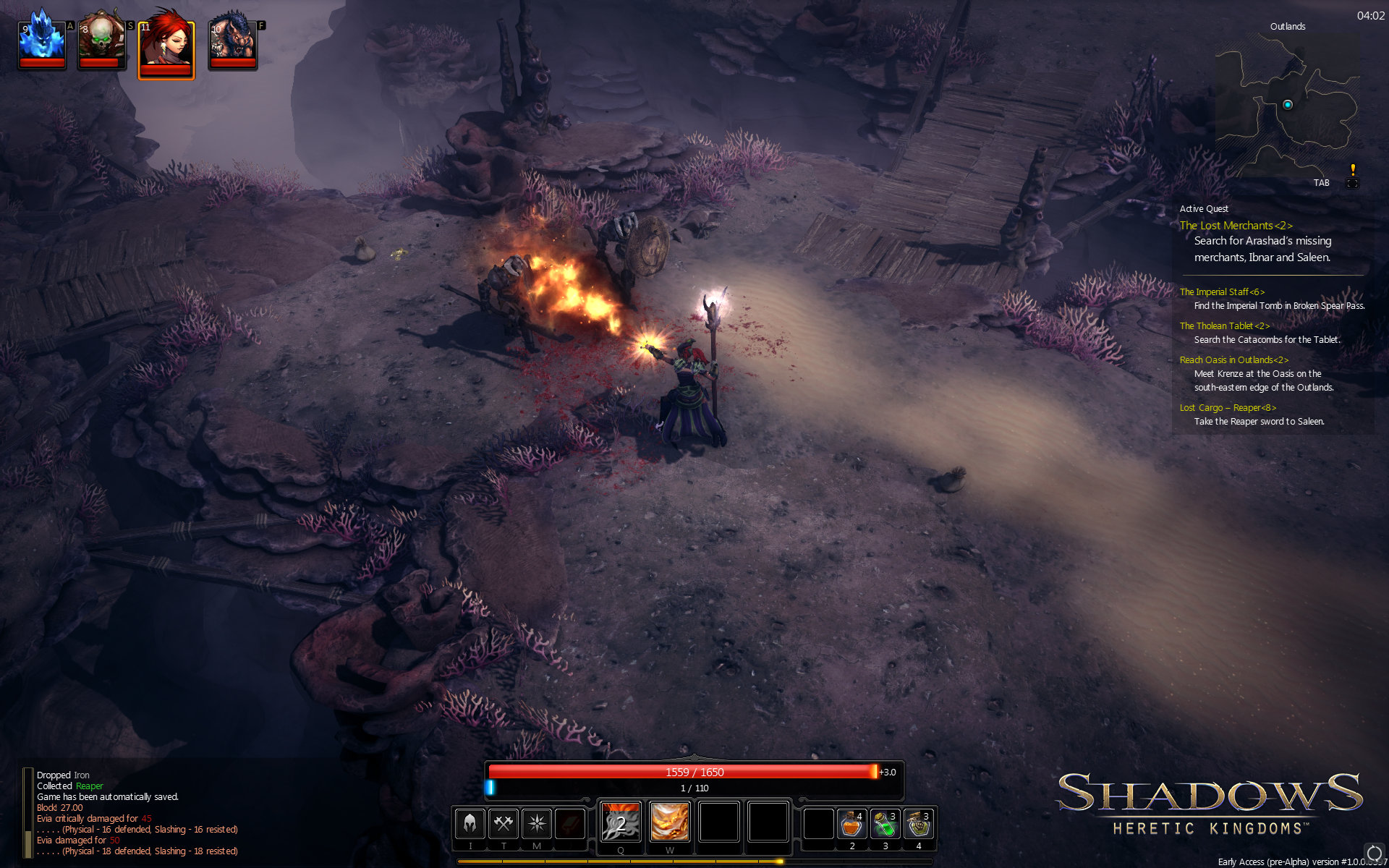Pick the Lost Cargo – Reaper quest
The height and width of the screenshot is (868, 1389).
click(x=1228, y=408)
